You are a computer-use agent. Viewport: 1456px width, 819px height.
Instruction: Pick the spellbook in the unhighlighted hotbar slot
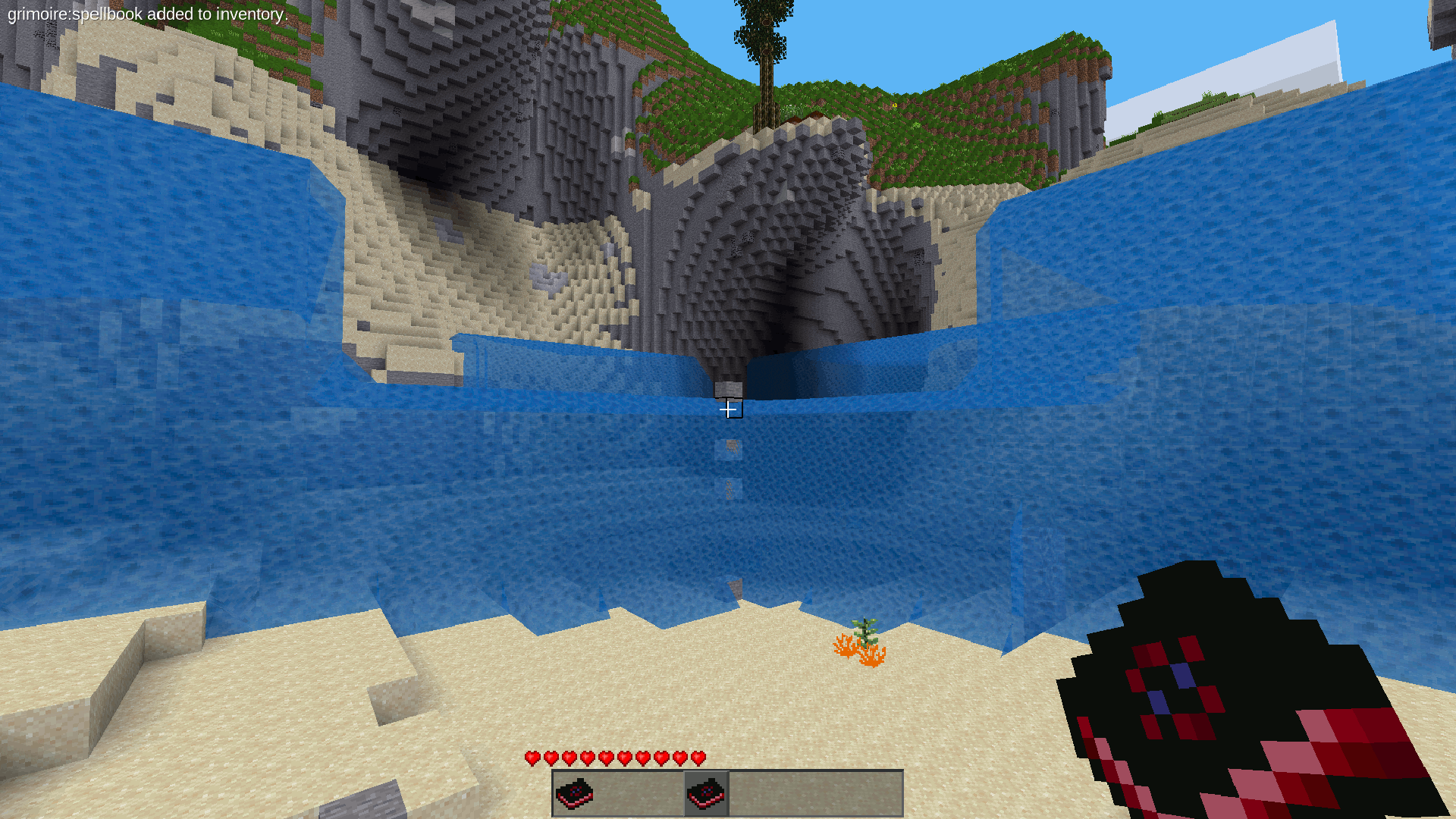point(575,793)
